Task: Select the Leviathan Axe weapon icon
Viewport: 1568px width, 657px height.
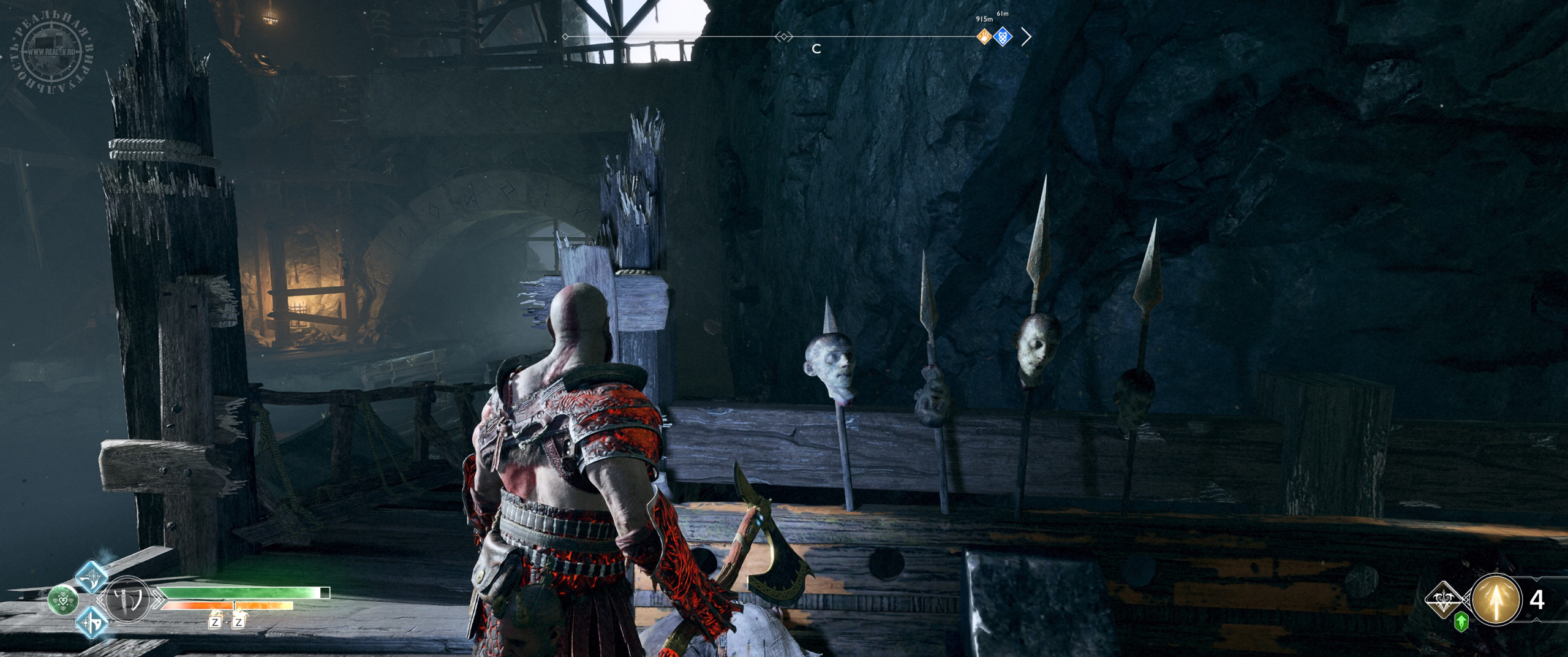Action: pos(128,599)
